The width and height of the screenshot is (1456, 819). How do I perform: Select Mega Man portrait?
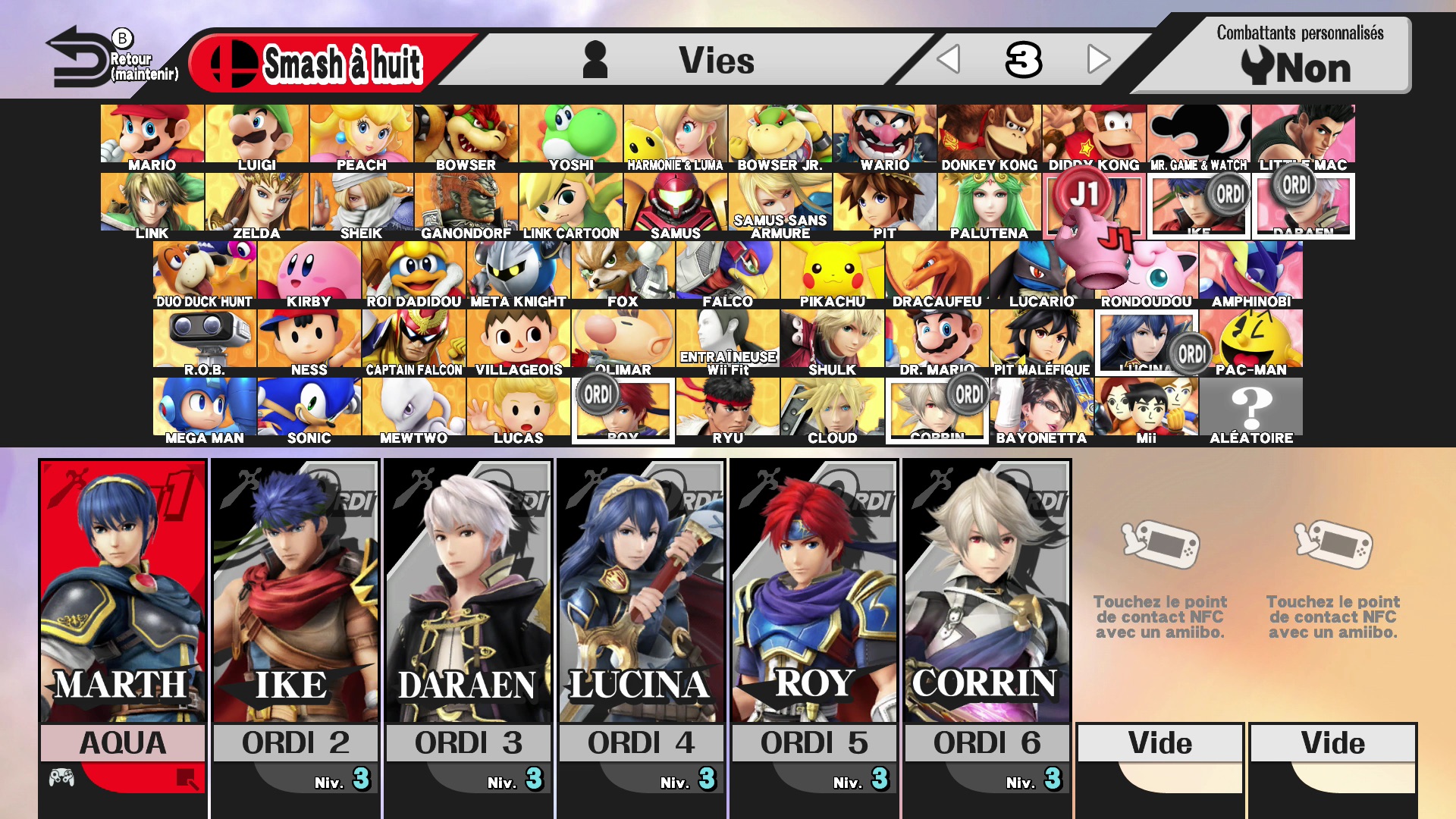(x=204, y=409)
